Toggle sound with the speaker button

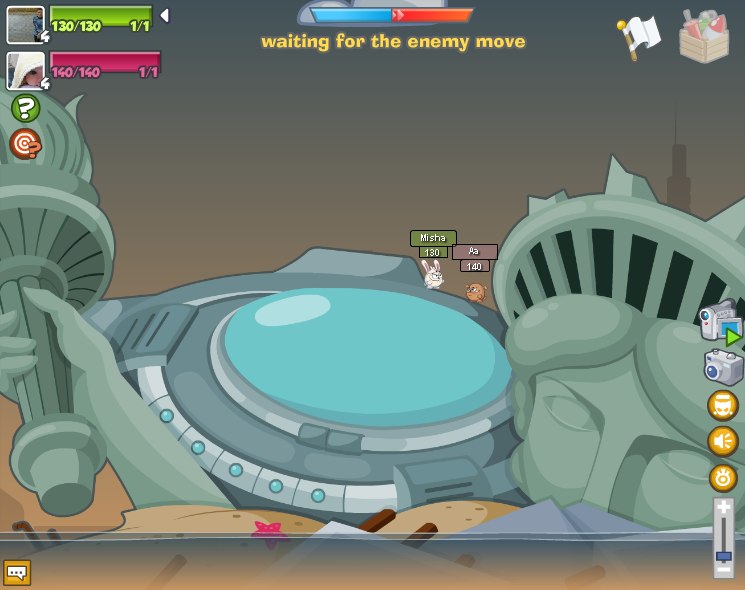722,441
